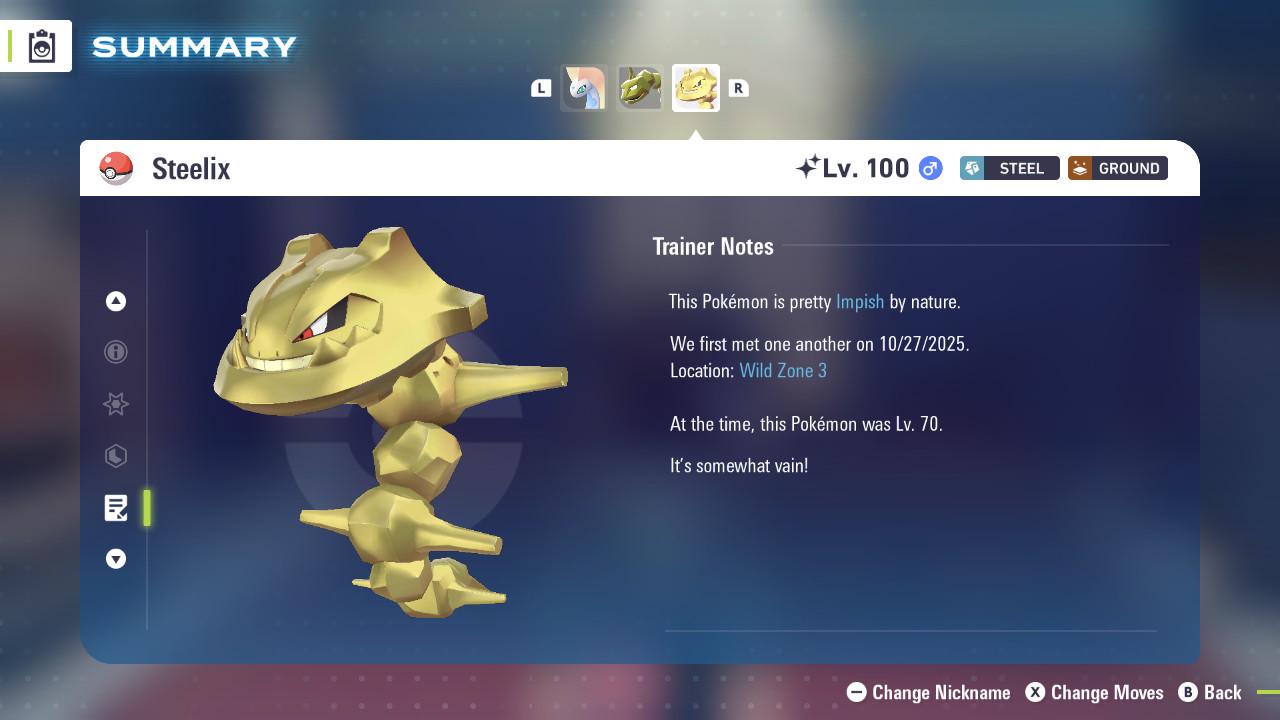Viewport: 1280px width, 720px height.
Task: Click the Poké Ball icon beside Steelix's name
Action: click(x=116, y=168)
